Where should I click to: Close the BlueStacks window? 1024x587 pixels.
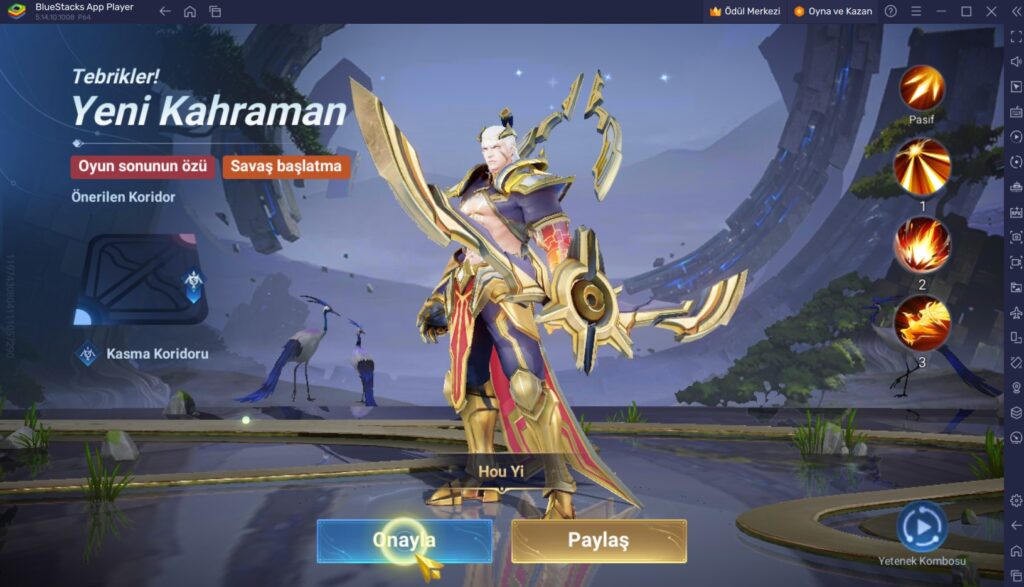[990, 11]
